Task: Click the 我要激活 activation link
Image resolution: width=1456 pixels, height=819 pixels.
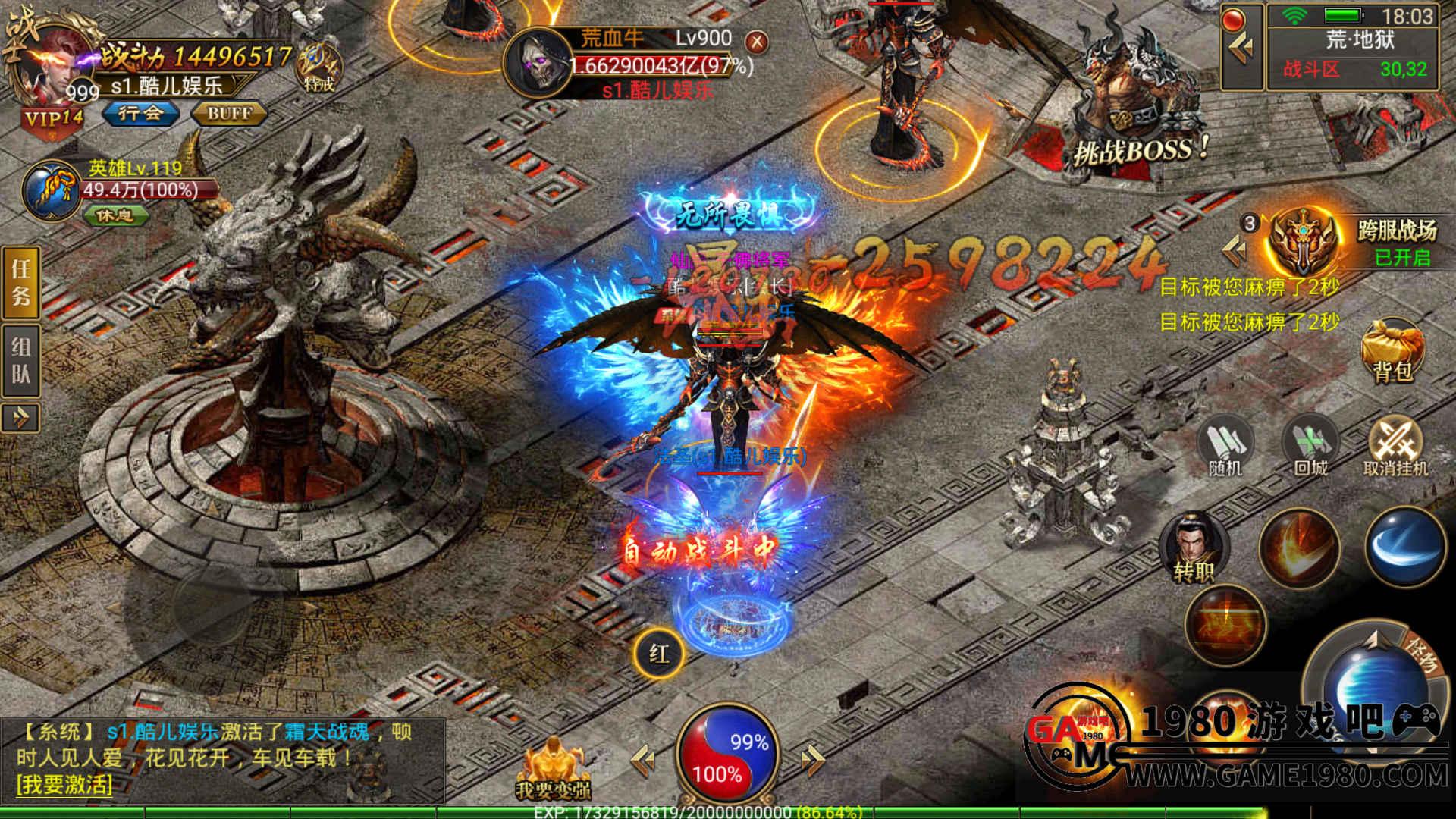Action: point(64,785)
